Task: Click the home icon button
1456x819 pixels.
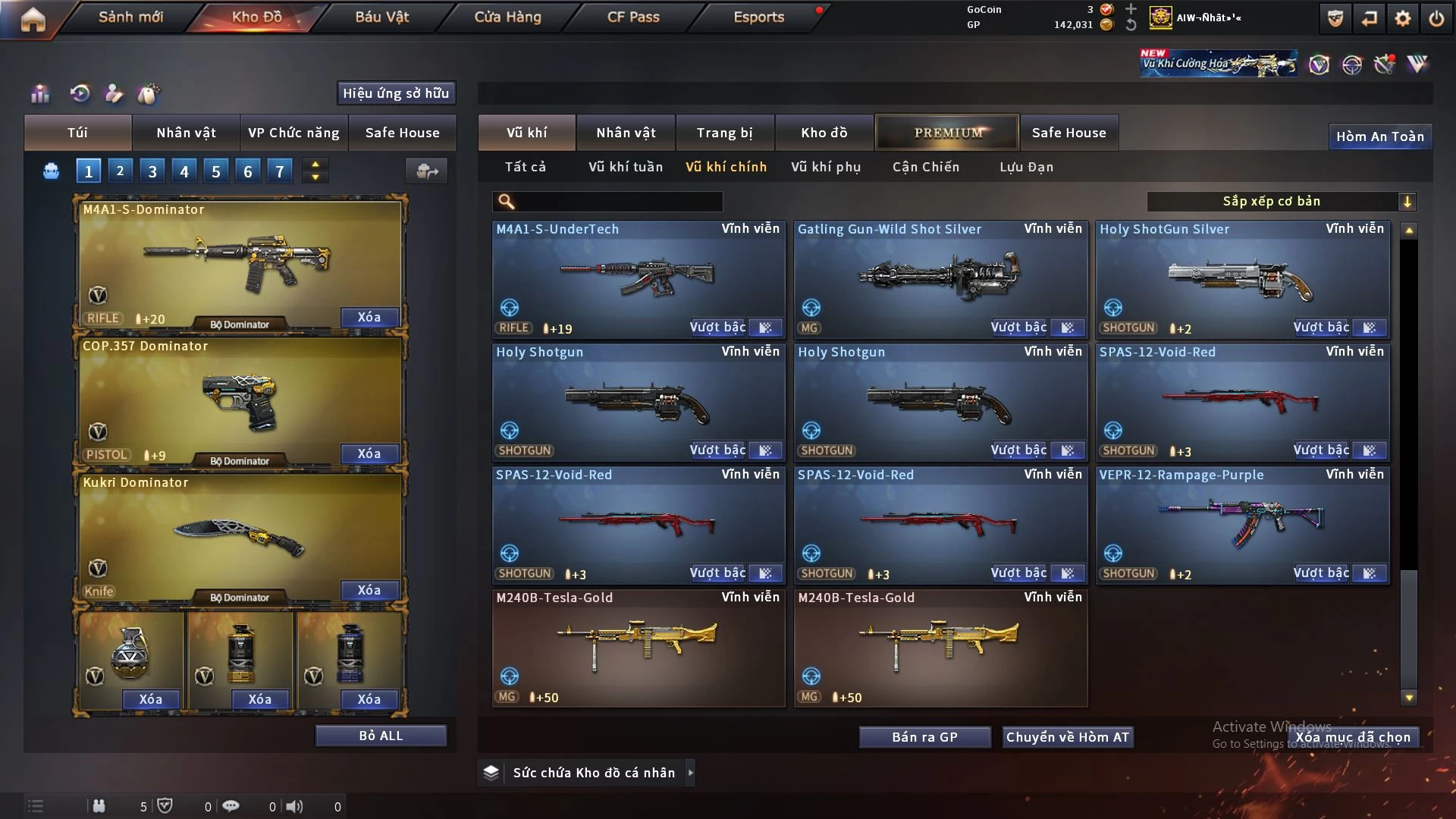Action: pyautogui.click(x=33, y=19)
